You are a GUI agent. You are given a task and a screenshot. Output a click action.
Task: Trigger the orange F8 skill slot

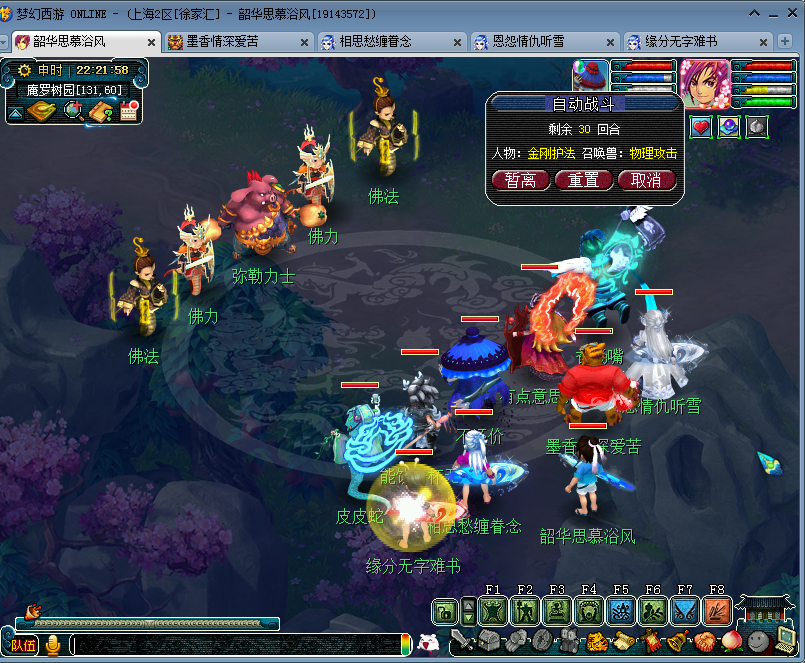(716, 610)
